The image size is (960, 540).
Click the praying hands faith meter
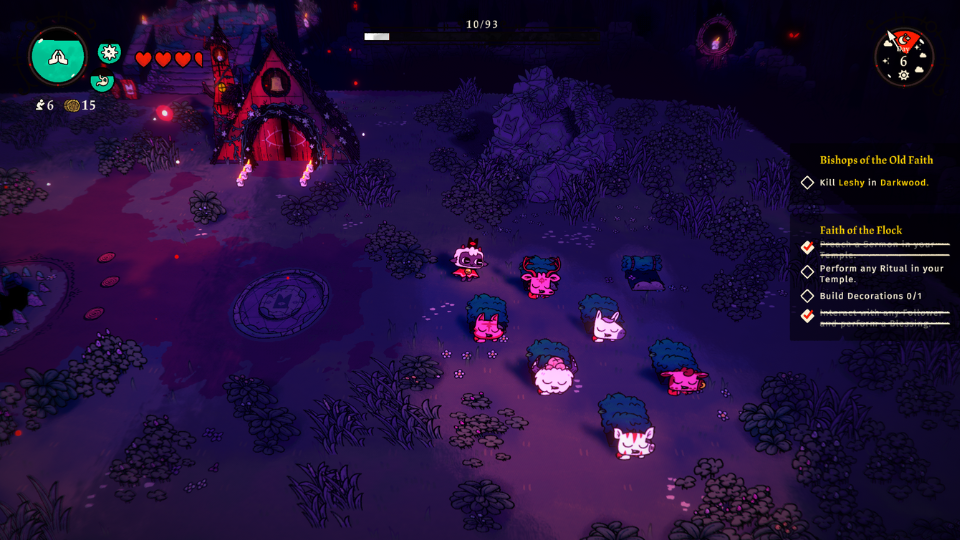click(x=58, y=57)
